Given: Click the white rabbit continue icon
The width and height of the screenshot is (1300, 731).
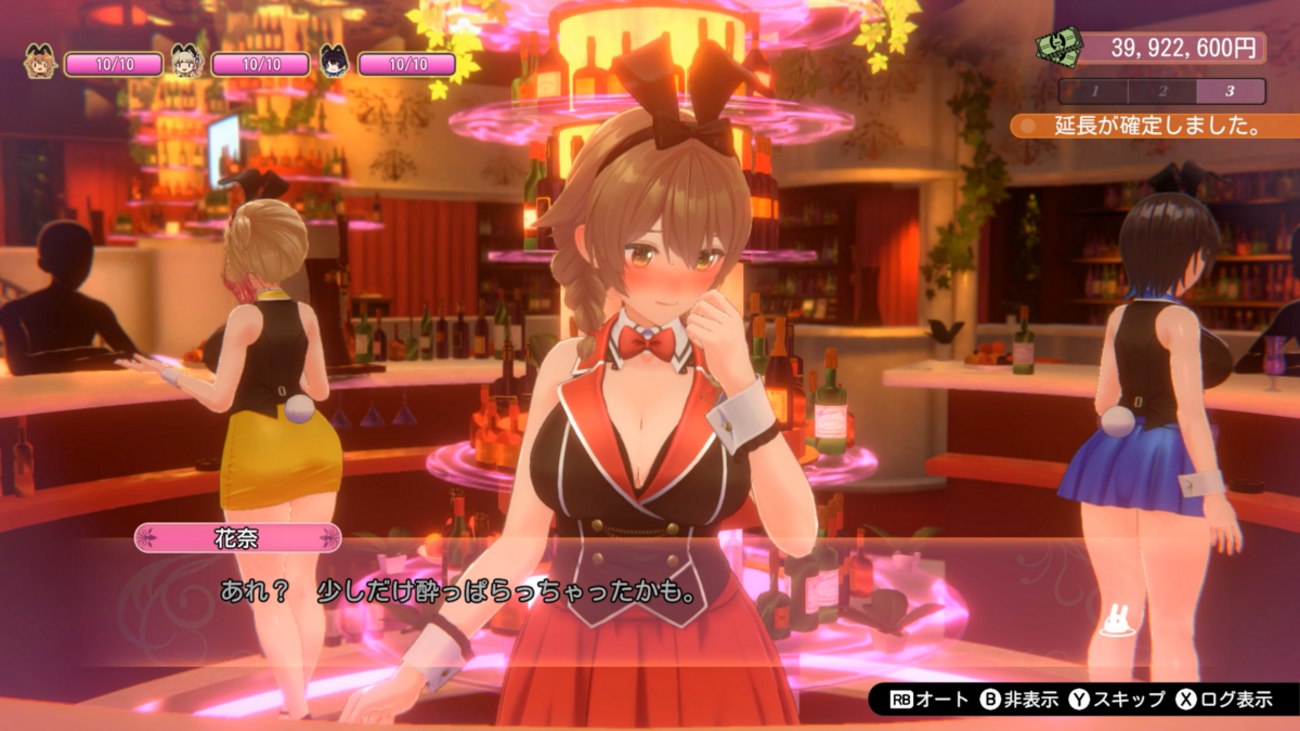Looking at the screenshot, I should click(1112, 623).
